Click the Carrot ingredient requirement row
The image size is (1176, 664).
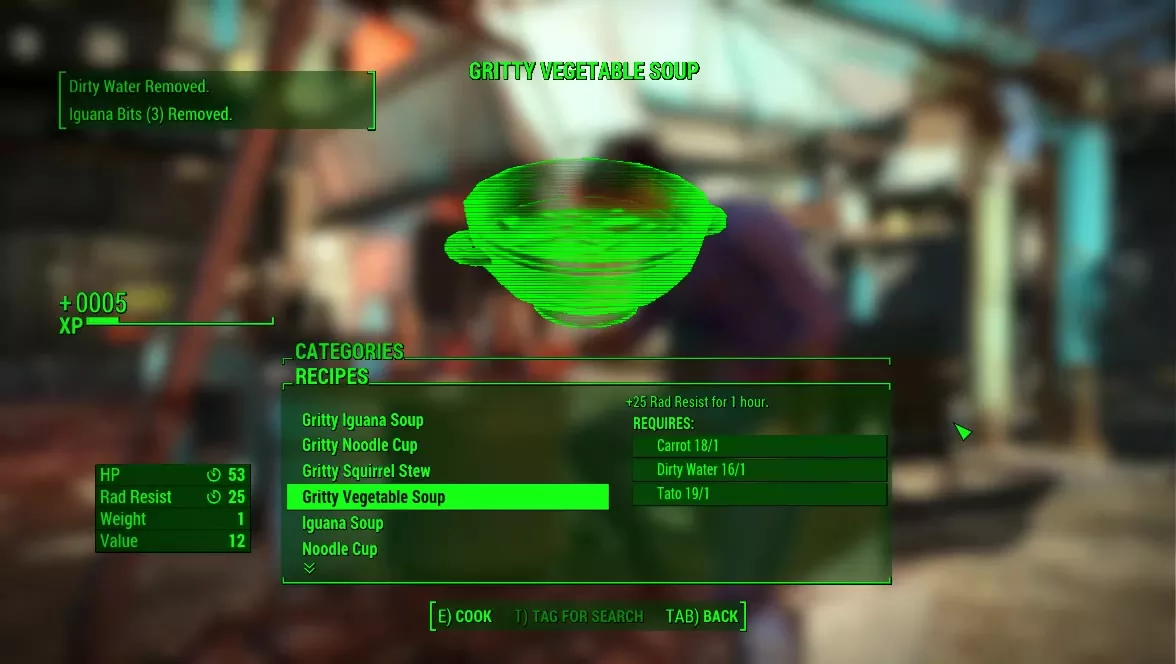(759, 446)
